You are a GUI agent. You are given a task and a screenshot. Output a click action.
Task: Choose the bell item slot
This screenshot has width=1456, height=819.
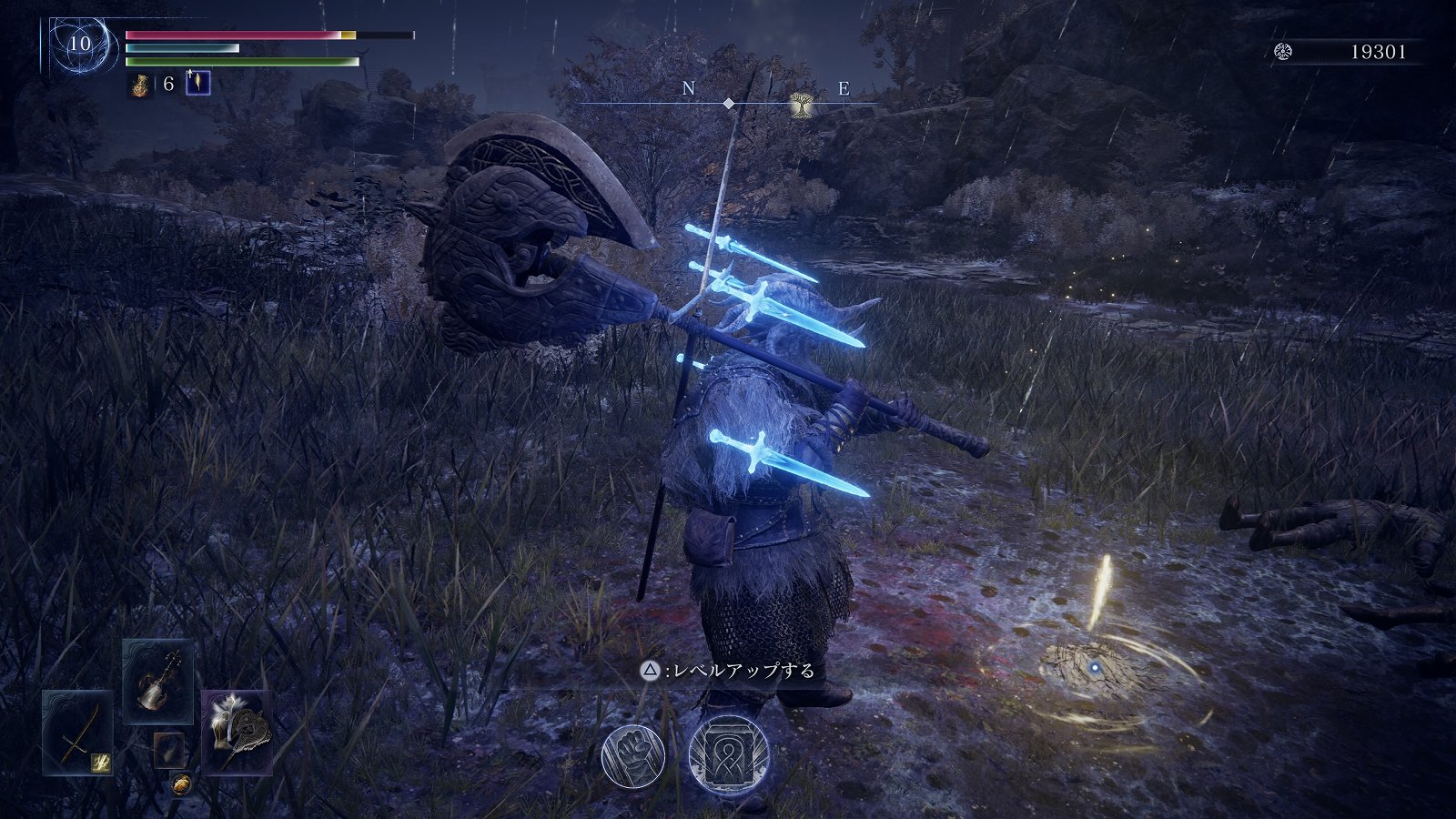click(157, 681)
